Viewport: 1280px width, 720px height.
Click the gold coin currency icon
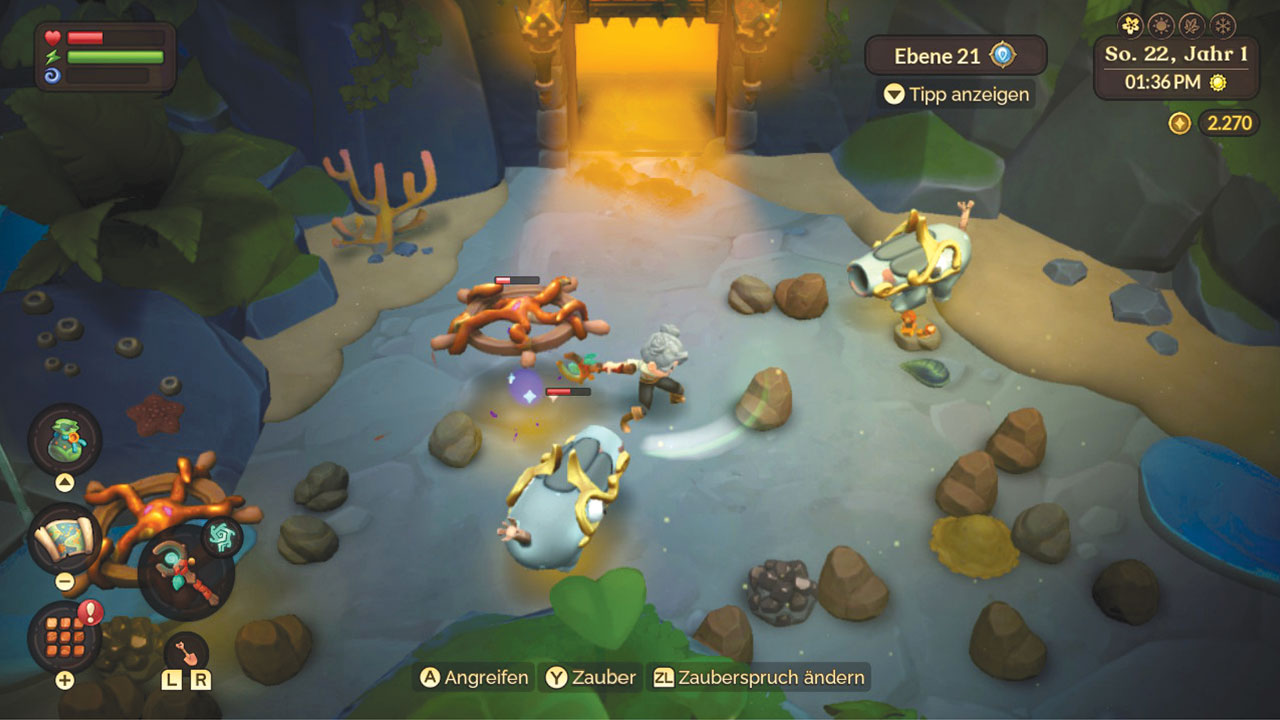[1180, 123]
